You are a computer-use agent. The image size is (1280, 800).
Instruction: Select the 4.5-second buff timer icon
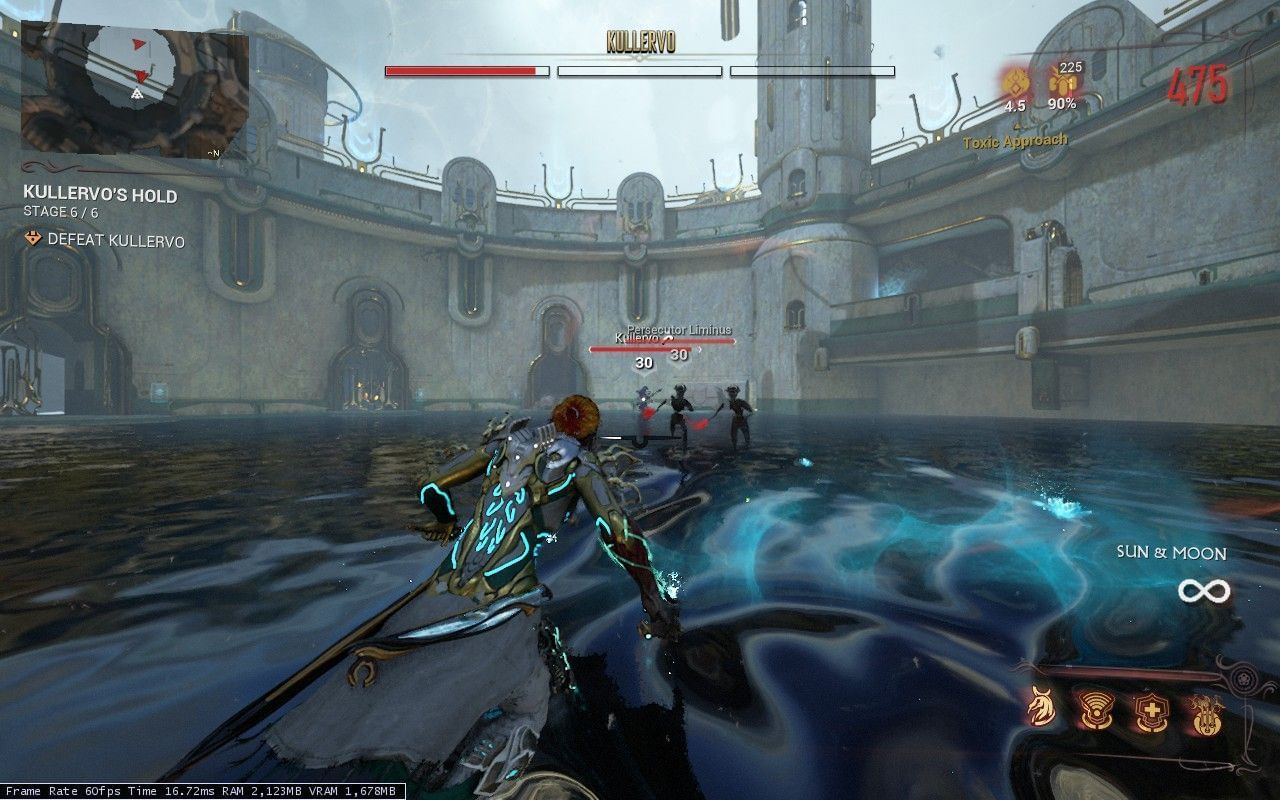tap(1017, 84)
